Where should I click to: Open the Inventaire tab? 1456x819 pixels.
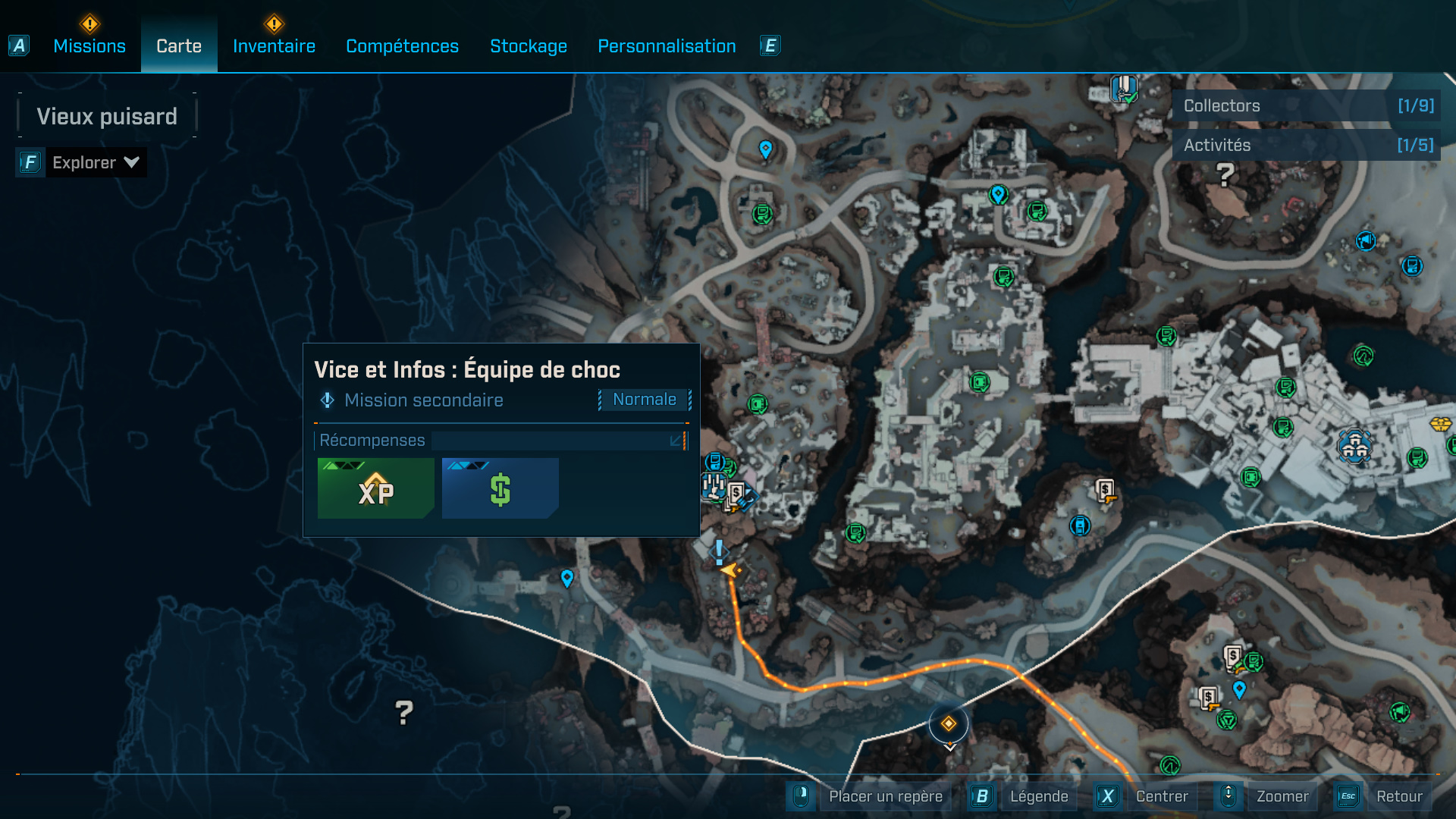pos(274,46)
